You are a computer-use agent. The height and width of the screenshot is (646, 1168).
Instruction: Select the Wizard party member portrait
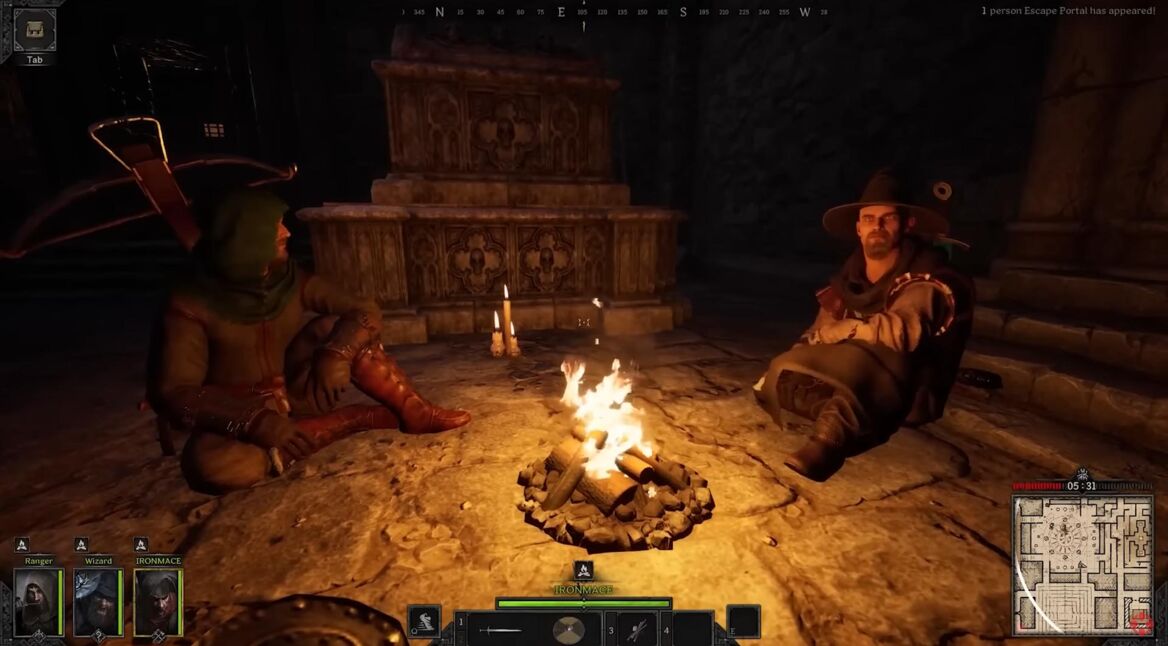point(97,602)
